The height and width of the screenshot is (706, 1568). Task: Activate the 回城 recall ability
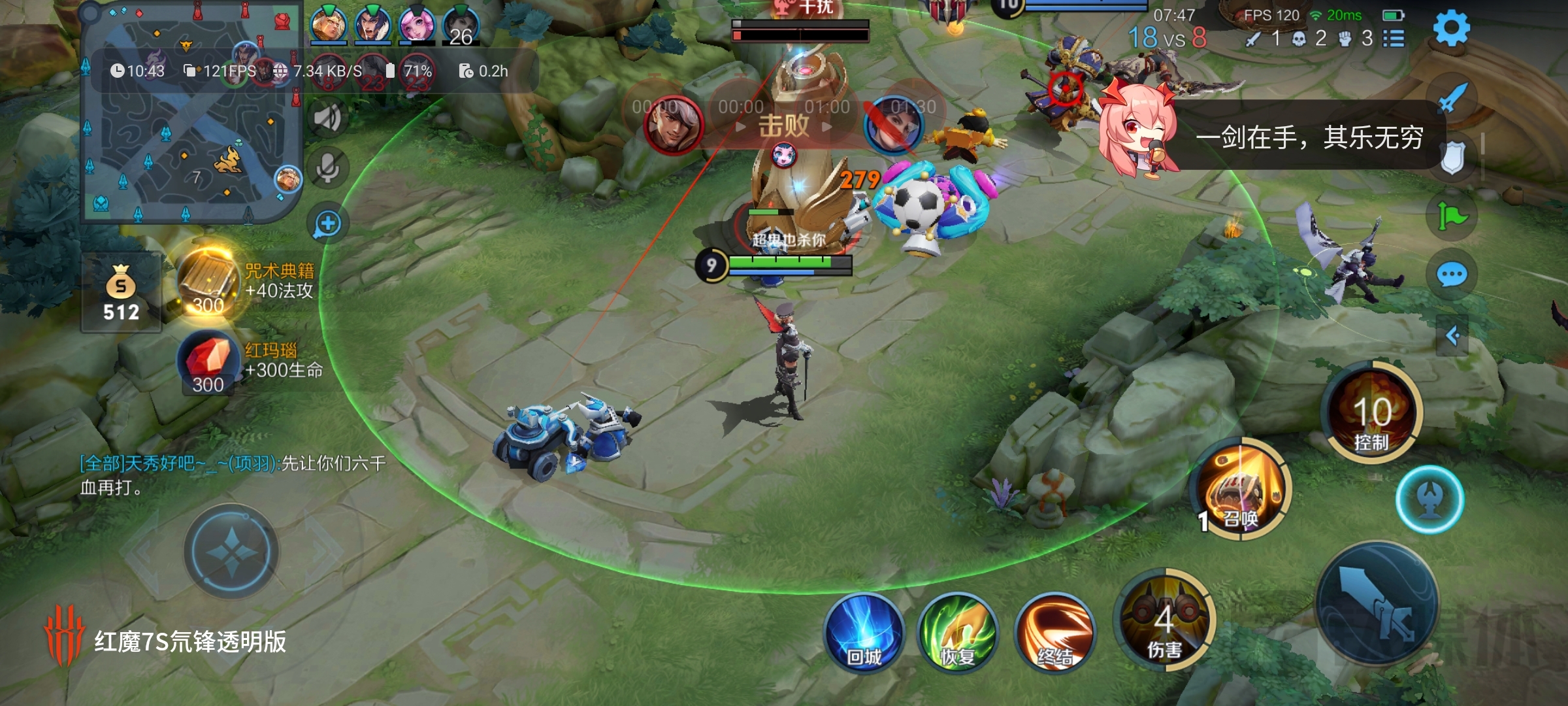[864, 633]
